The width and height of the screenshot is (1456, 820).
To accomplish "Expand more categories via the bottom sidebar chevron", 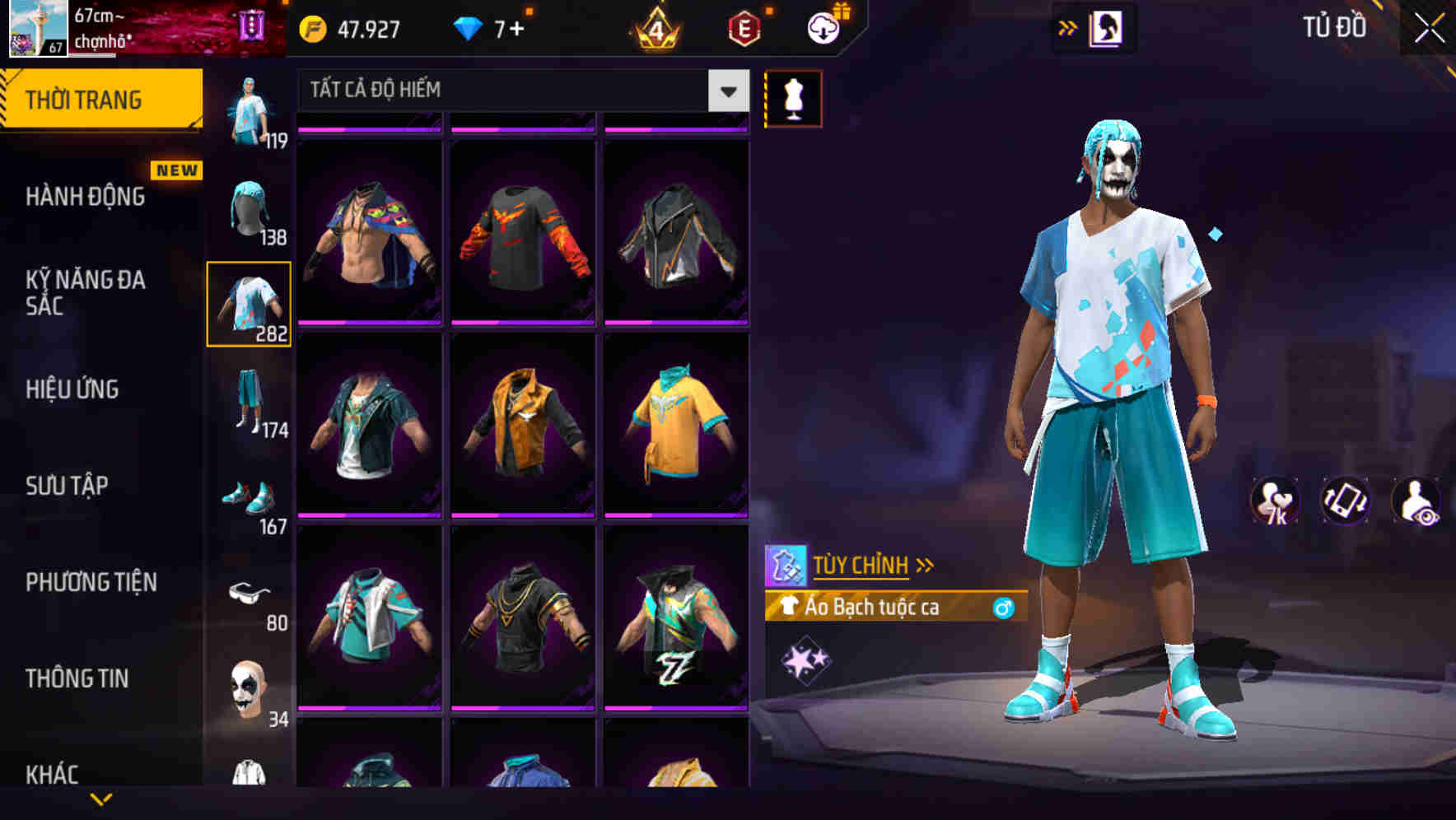I will point(101,799).
